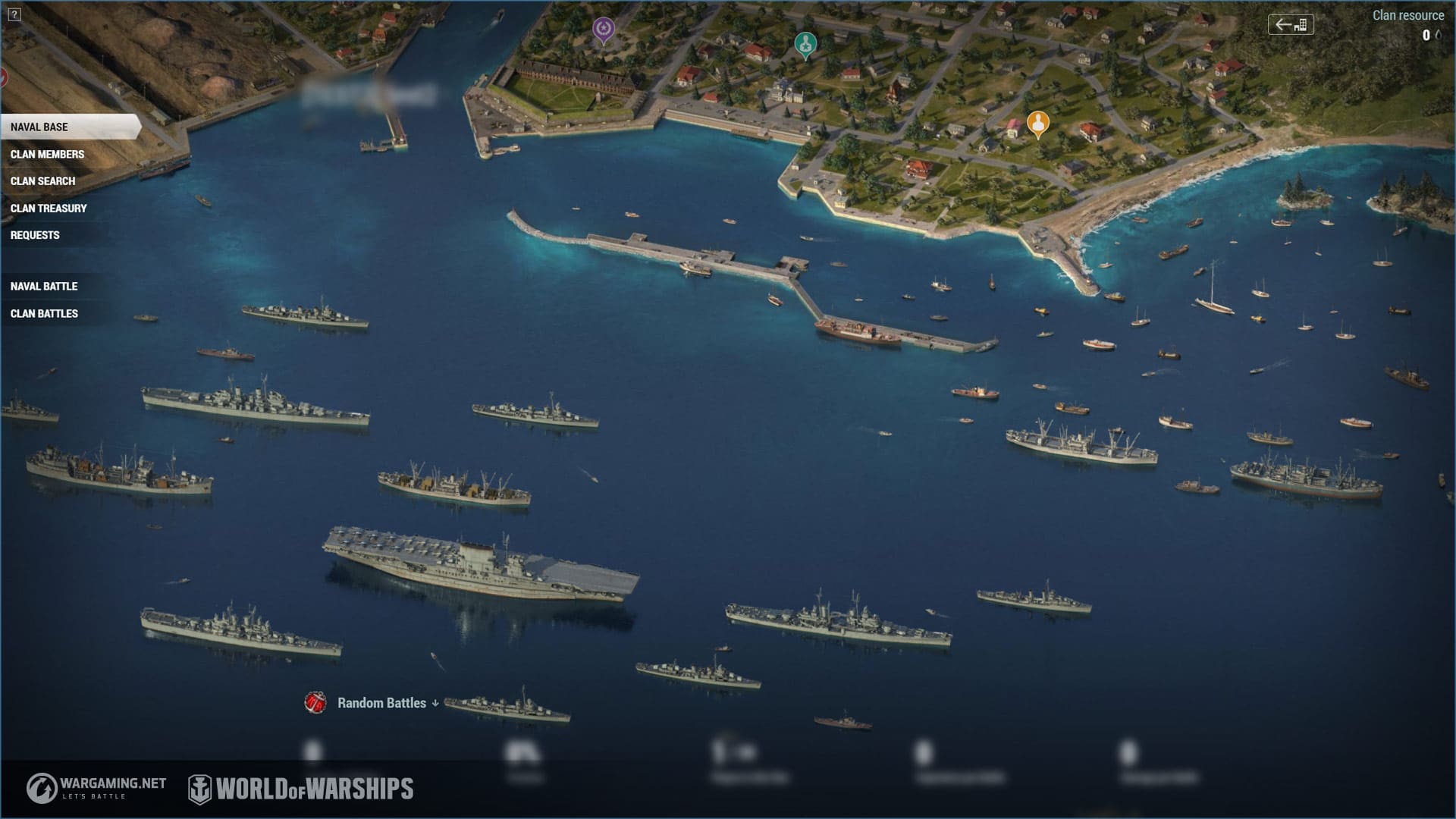Open the Naval Battle page
The image size is (1456, 819).
(44, 287)
